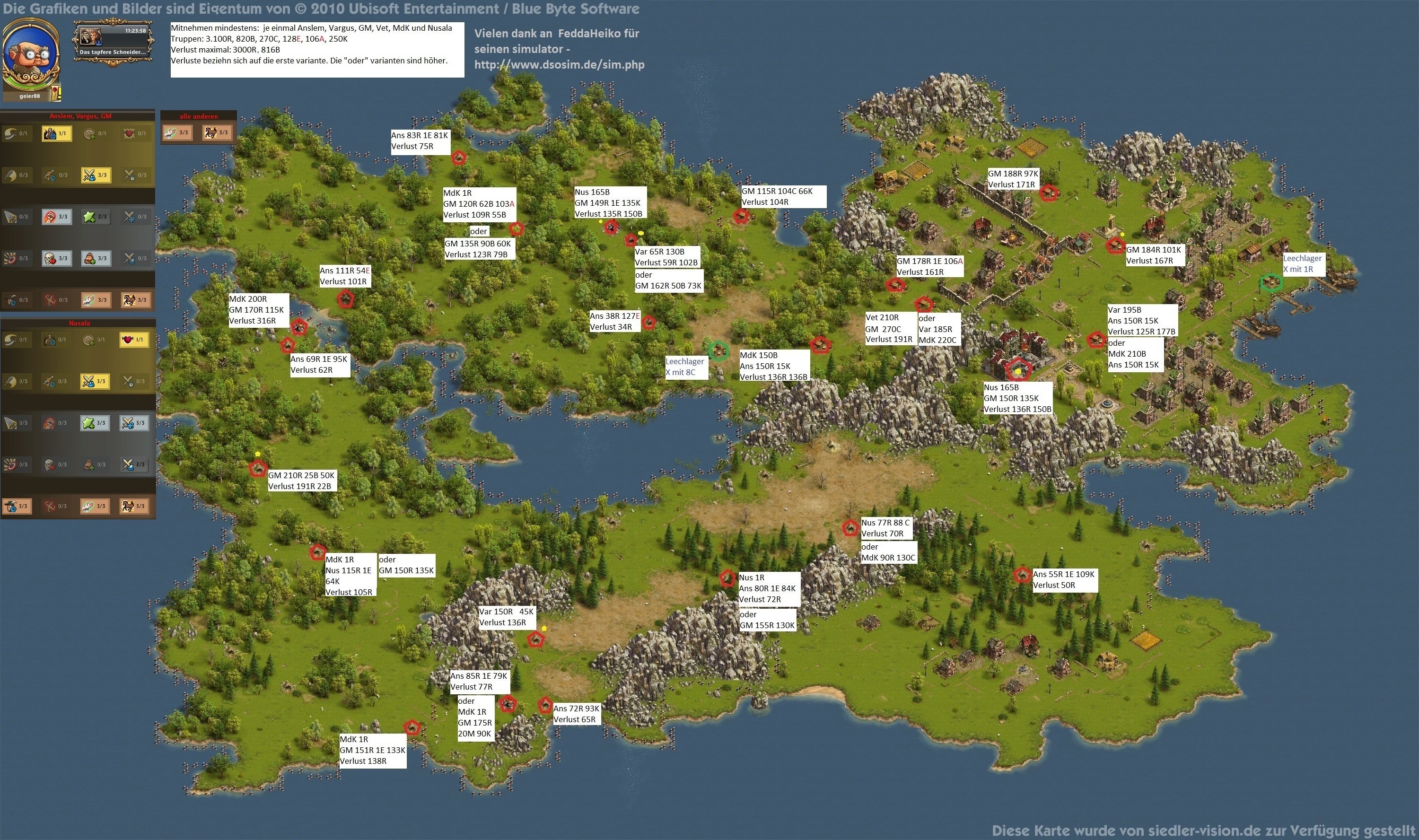Select Nusala's swords with blue plus 3/3

pos(134,423)
